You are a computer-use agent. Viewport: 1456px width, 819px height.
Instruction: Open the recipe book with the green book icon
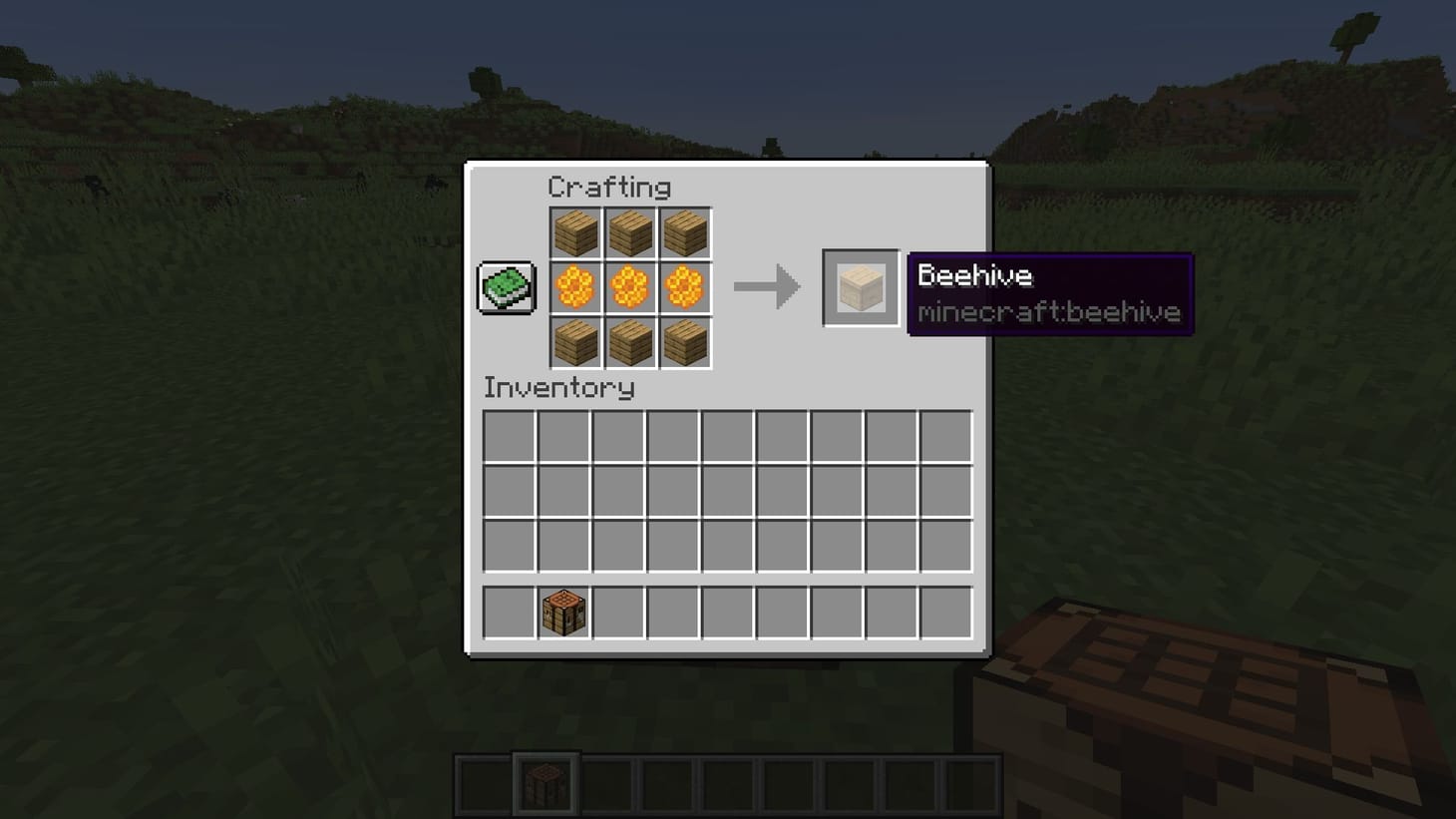[505, 287]
